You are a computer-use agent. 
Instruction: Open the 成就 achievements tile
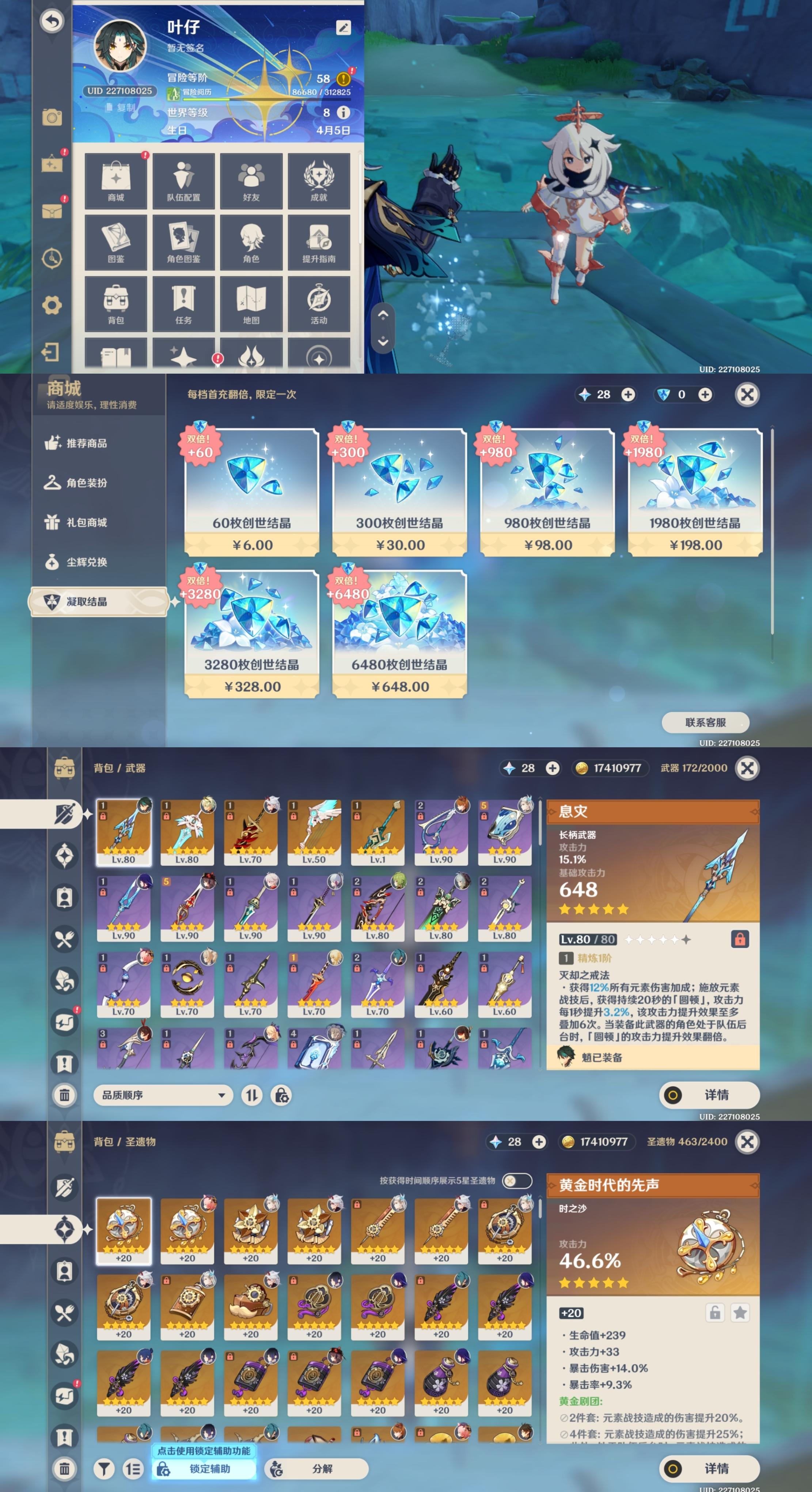(x=319, y=181)
